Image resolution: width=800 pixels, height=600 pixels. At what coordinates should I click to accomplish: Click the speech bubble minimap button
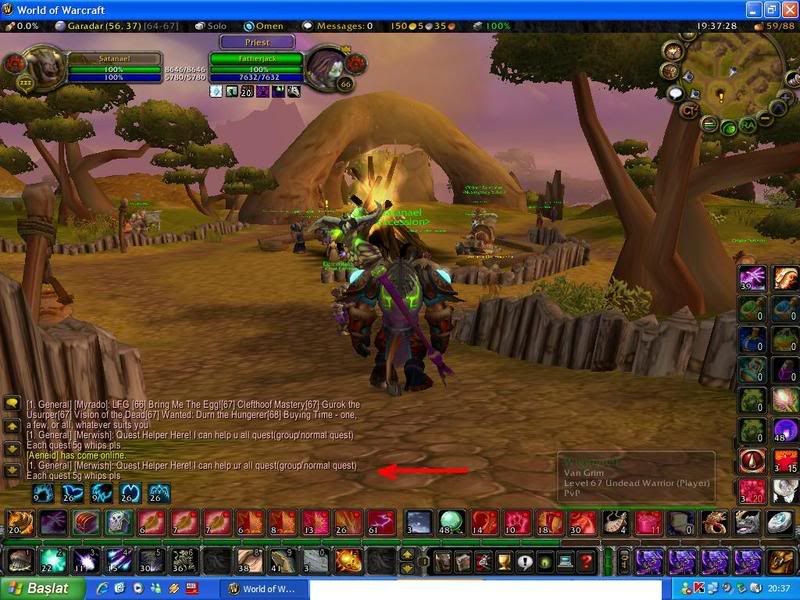click(x=675, y=94)
